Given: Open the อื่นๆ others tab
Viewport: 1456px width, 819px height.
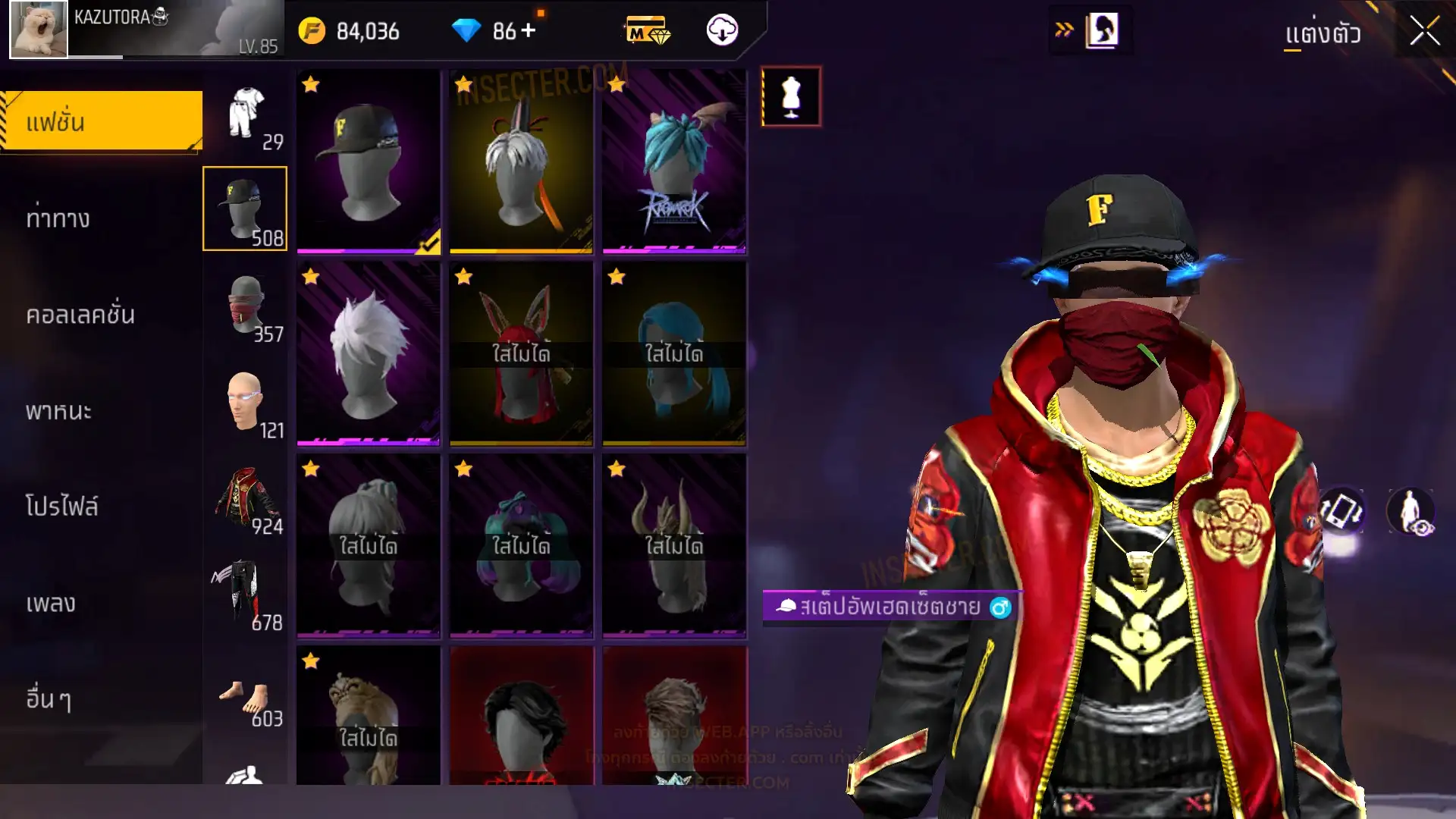Looking at the screenshot, I should click(49, 699).
